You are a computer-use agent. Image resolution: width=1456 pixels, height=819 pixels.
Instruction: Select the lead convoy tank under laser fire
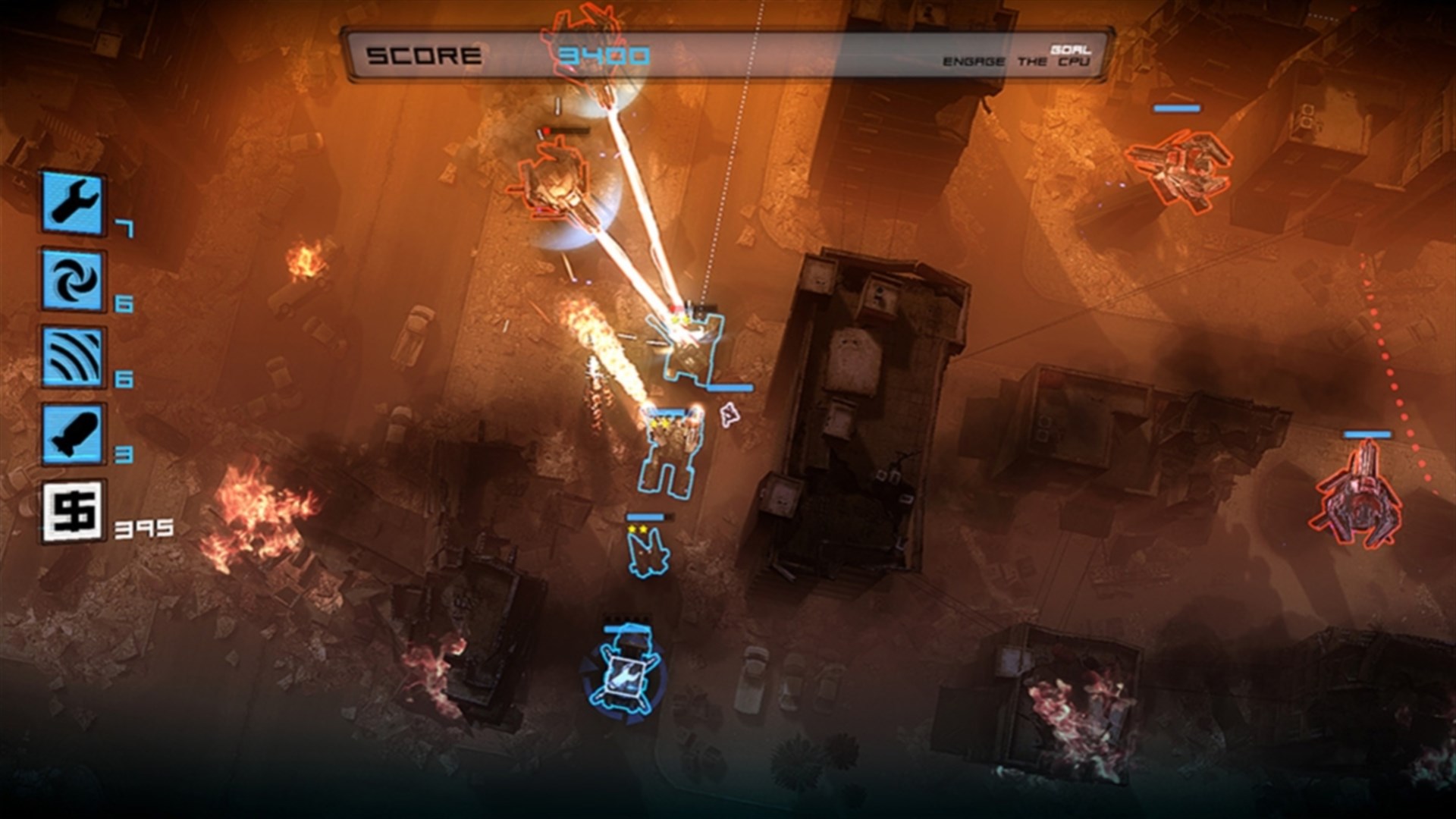(x=686, y=349)
